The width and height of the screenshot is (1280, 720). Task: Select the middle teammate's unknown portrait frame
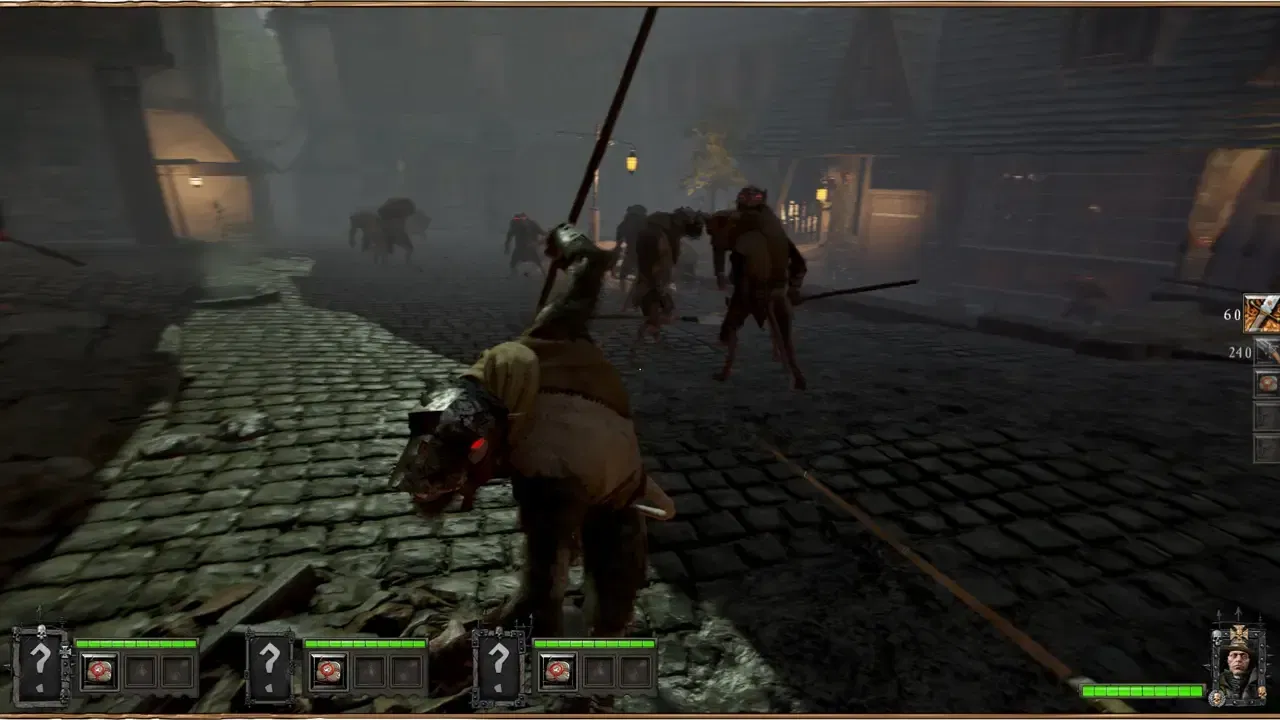coord(269,663)
